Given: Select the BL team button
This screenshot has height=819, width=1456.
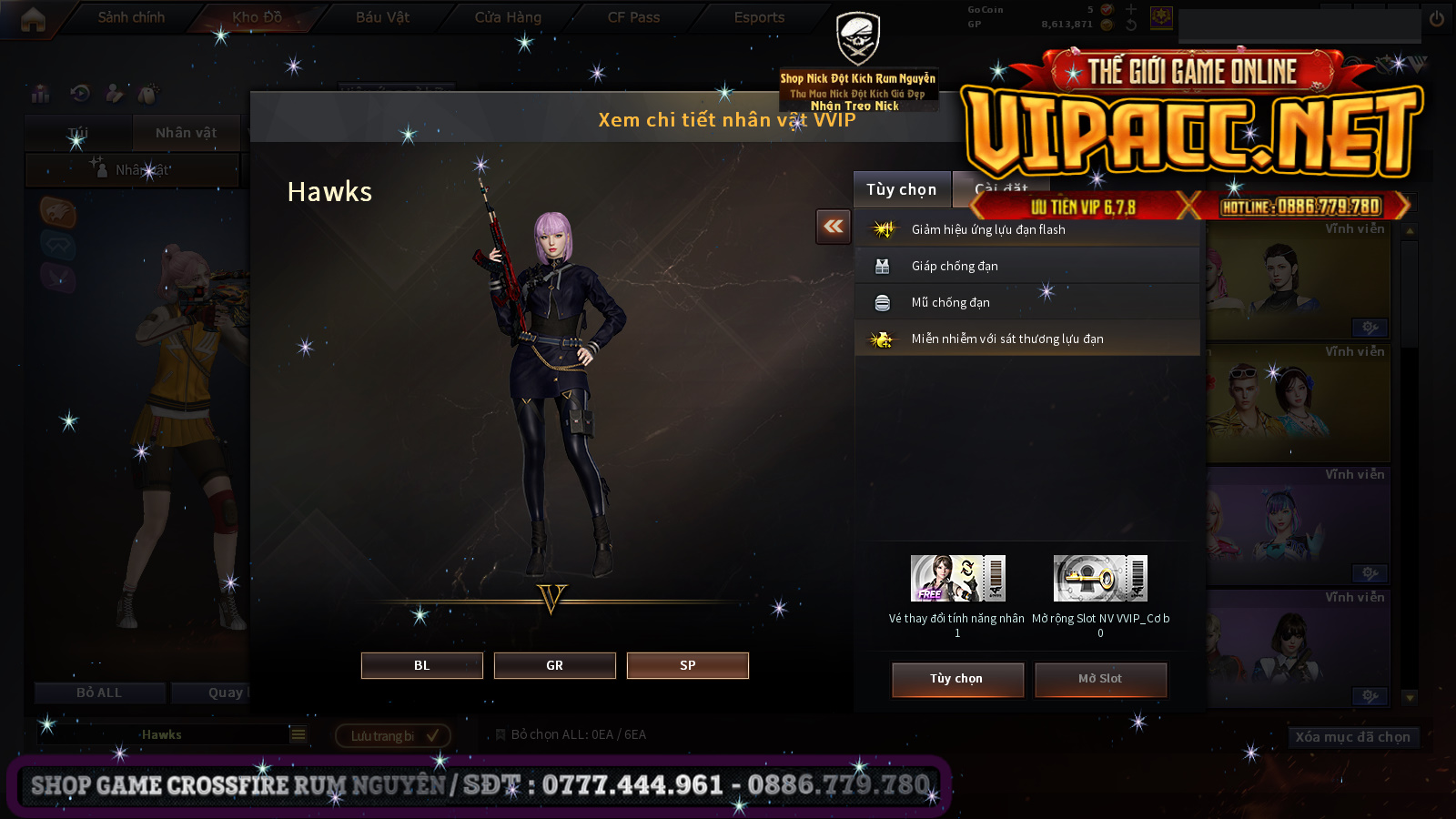Looking at the screenshot, I should pyautogui.click(x=421, y=665).
